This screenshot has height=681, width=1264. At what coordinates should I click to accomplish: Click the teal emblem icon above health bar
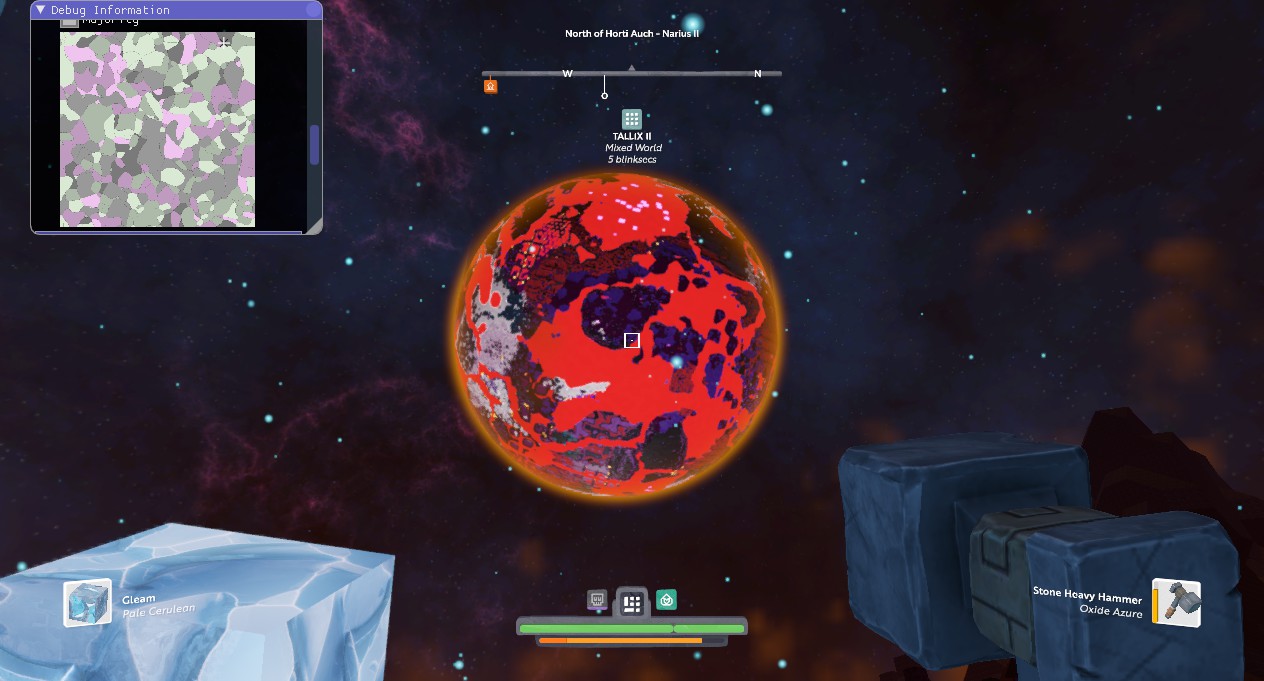point(666,600)
